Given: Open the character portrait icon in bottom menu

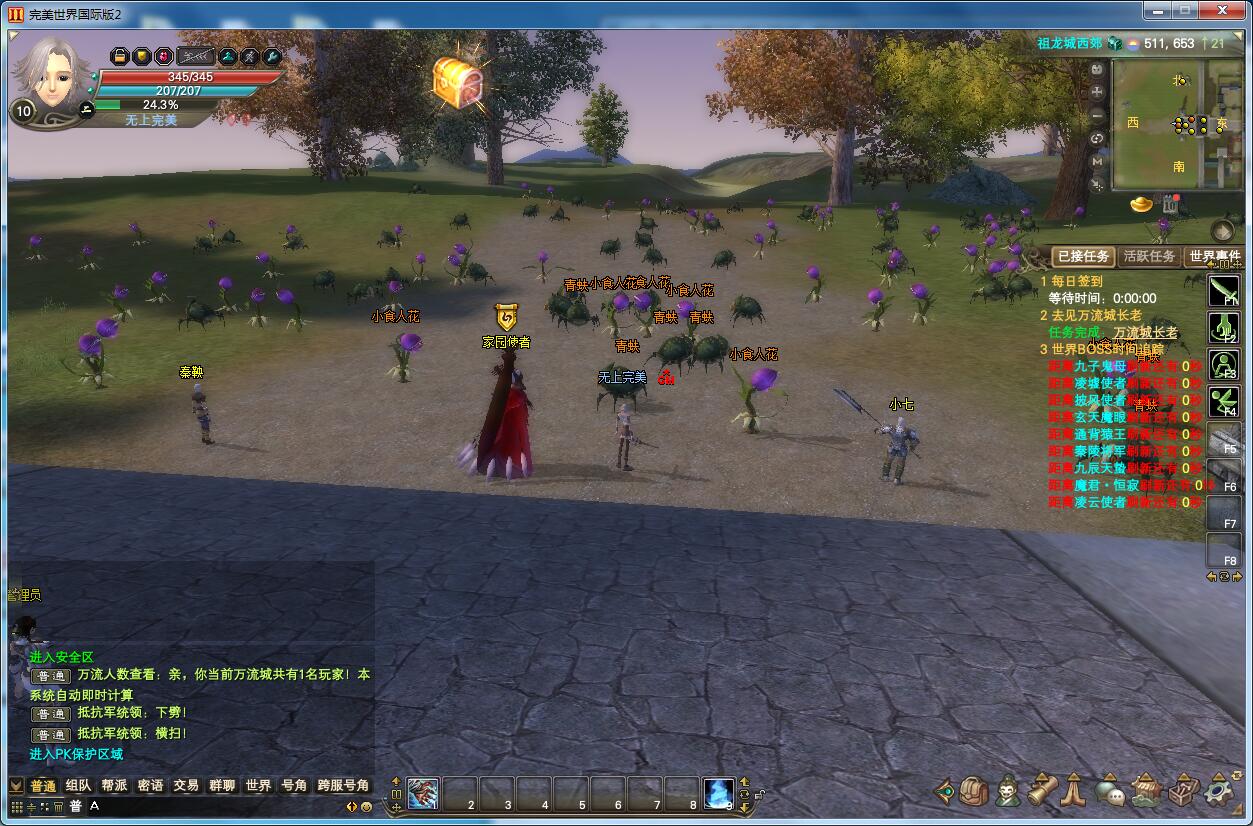Looking at the screenshot, I should pos(1007,792).
